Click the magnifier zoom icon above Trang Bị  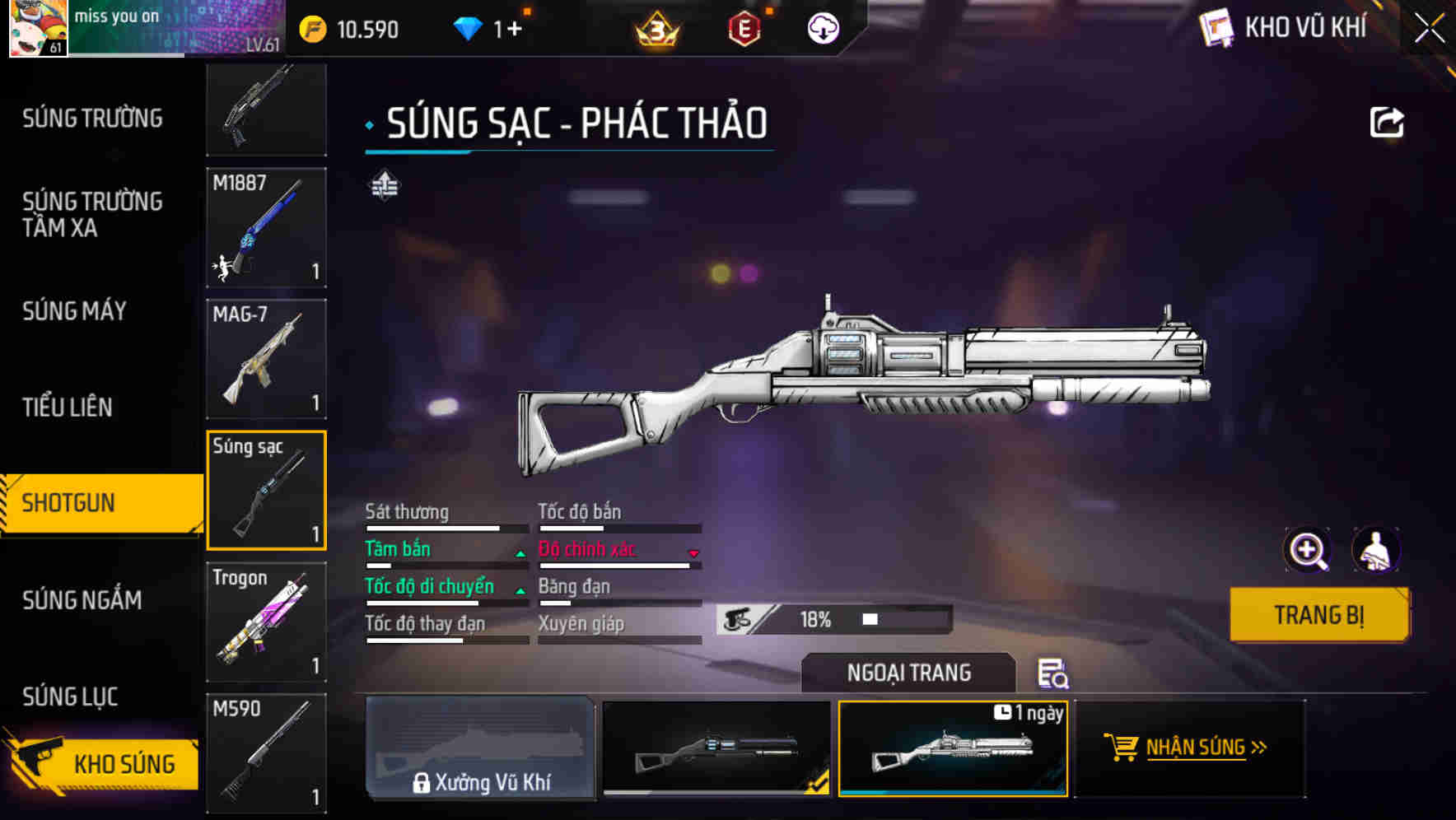[1307, 549]
